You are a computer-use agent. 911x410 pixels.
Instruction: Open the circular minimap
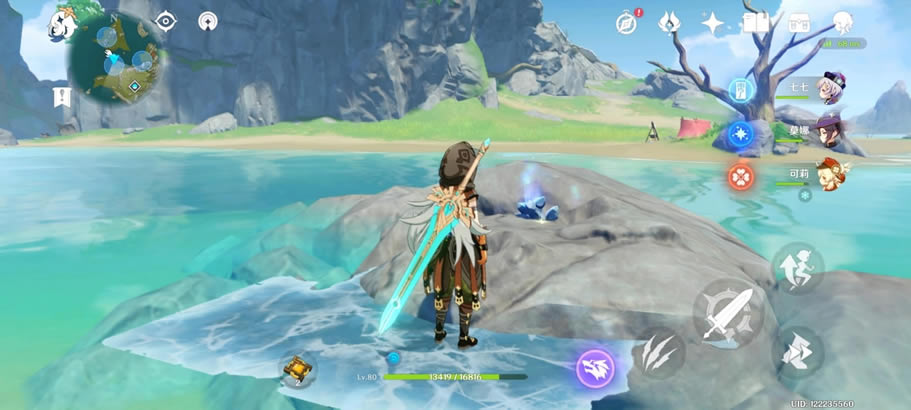tap(115, 60)
